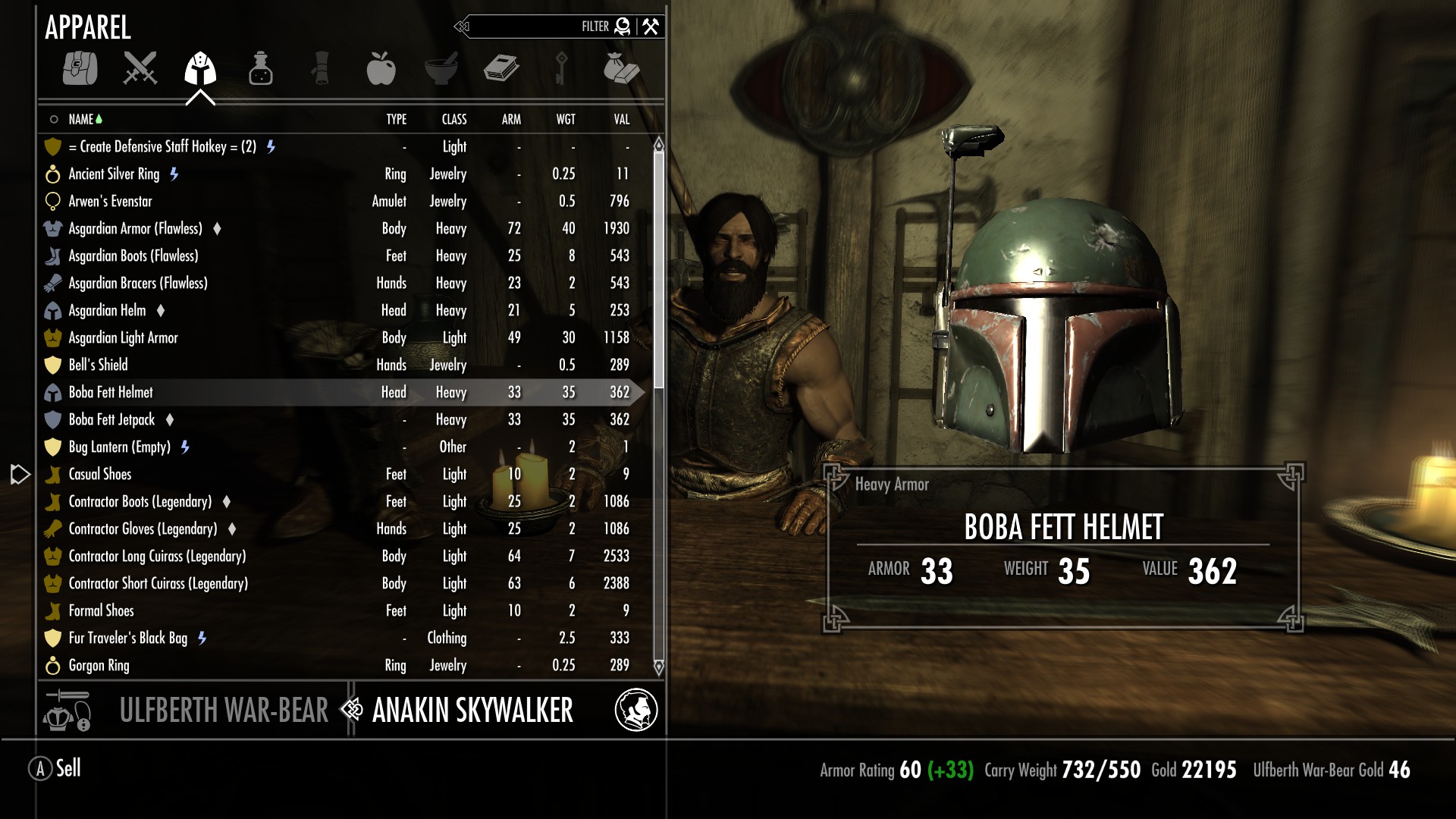The image size is (1456, 819).
Task: Choose the Gorgon Ring item
Action: (99, 665)
